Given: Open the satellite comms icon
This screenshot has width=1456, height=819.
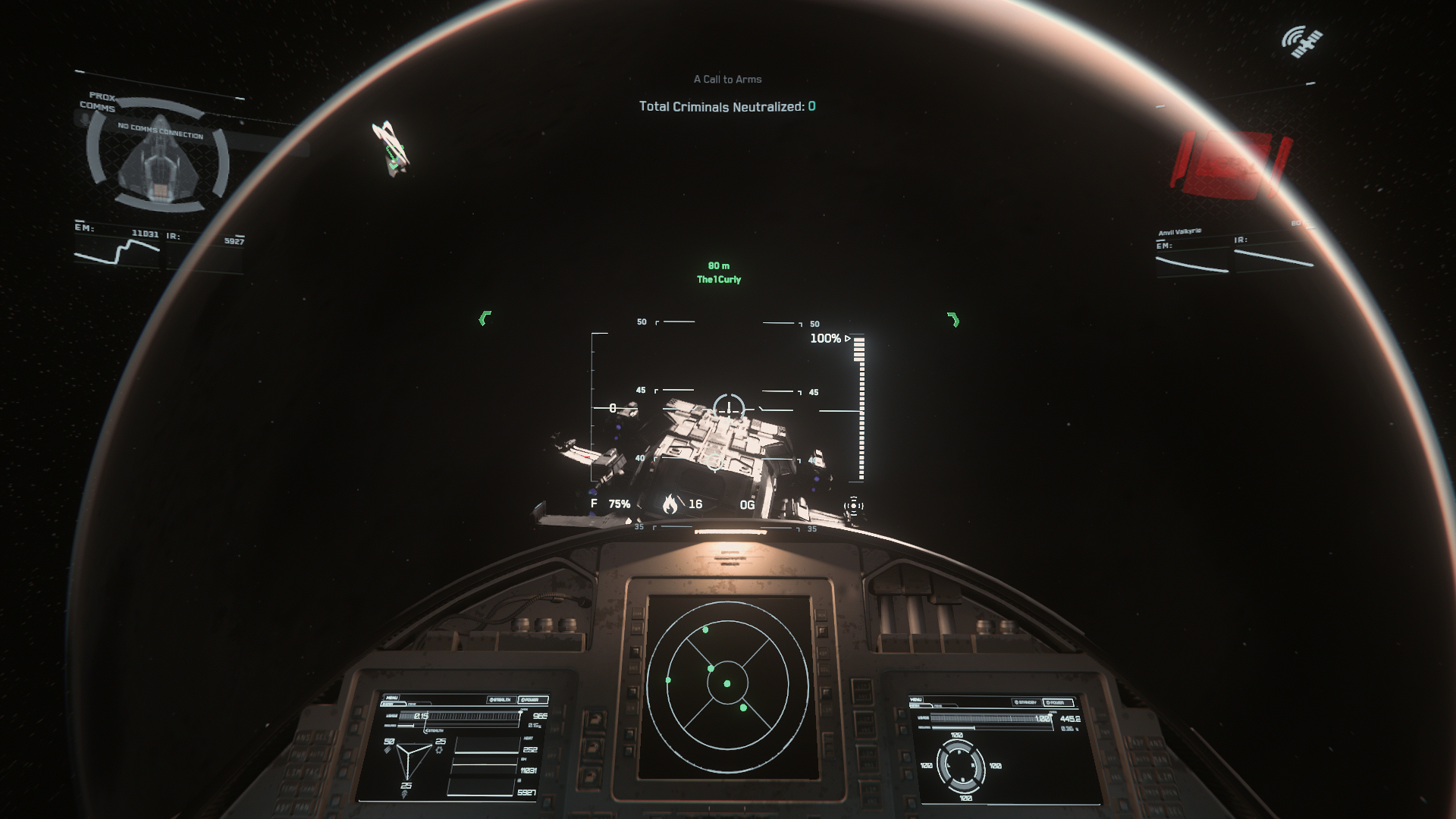Looking at the screenshot, I should pos(1301,41).
